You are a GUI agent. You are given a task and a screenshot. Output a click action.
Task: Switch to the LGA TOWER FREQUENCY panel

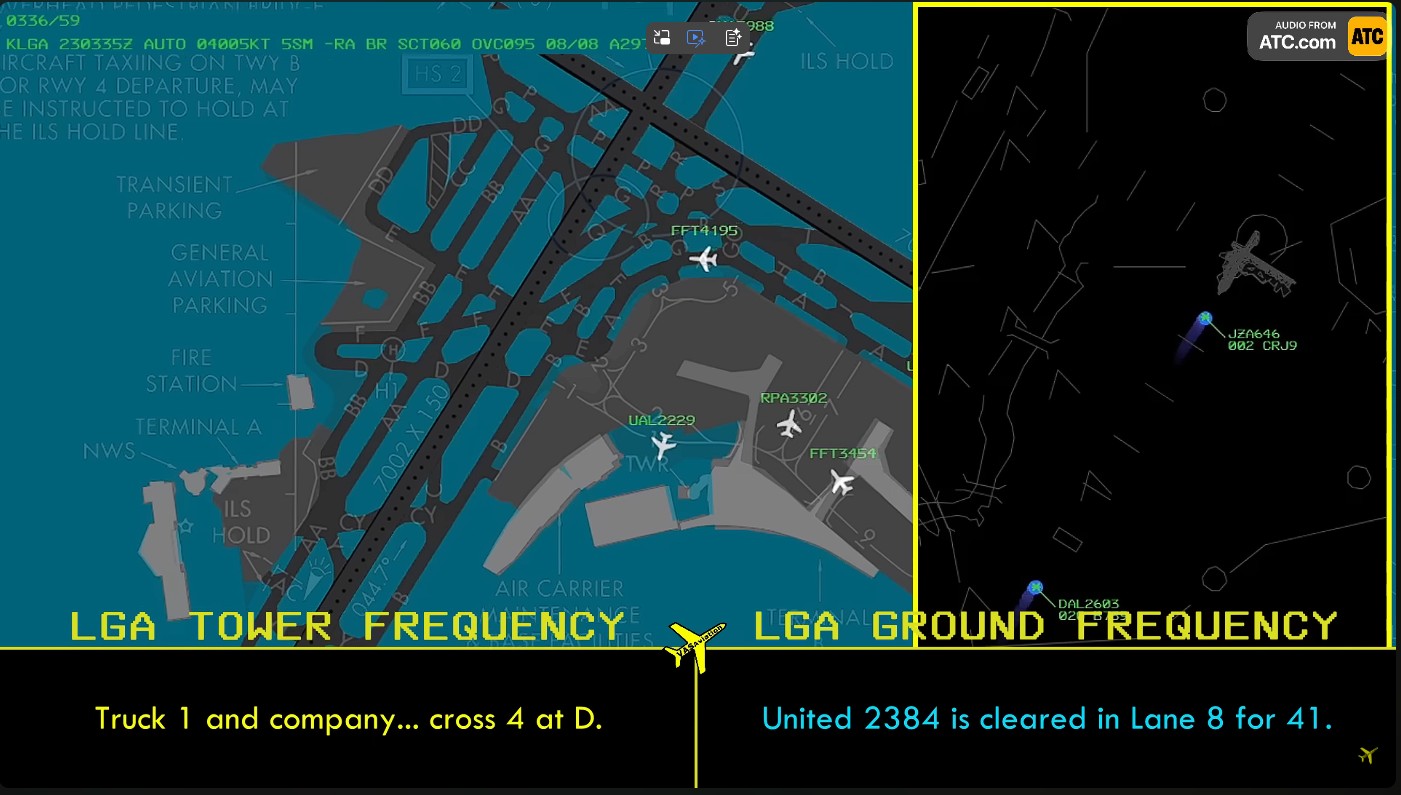point(345,626)
